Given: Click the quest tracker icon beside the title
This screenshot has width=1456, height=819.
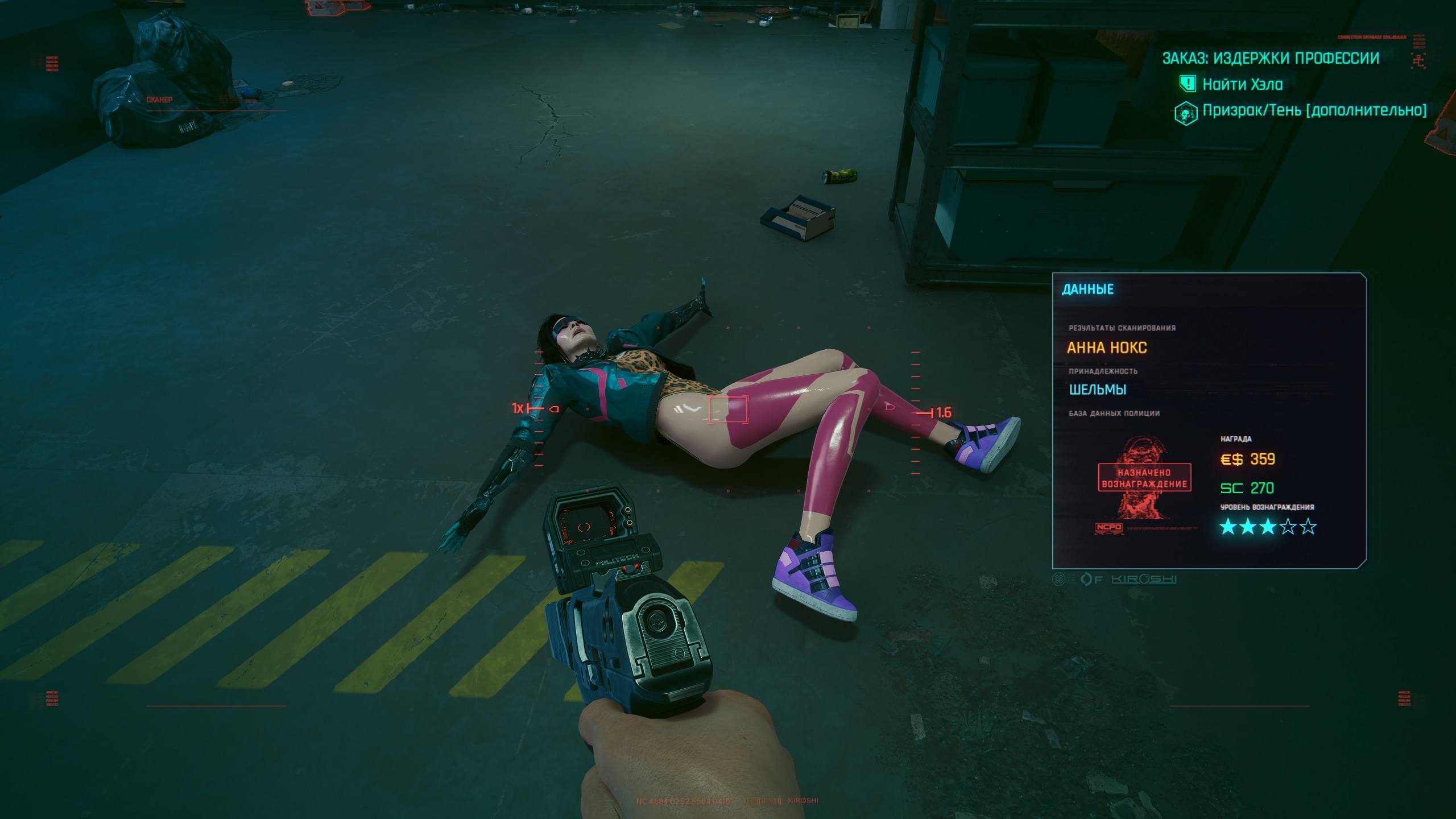Looking at the screenshot, I should [1418, 59].
